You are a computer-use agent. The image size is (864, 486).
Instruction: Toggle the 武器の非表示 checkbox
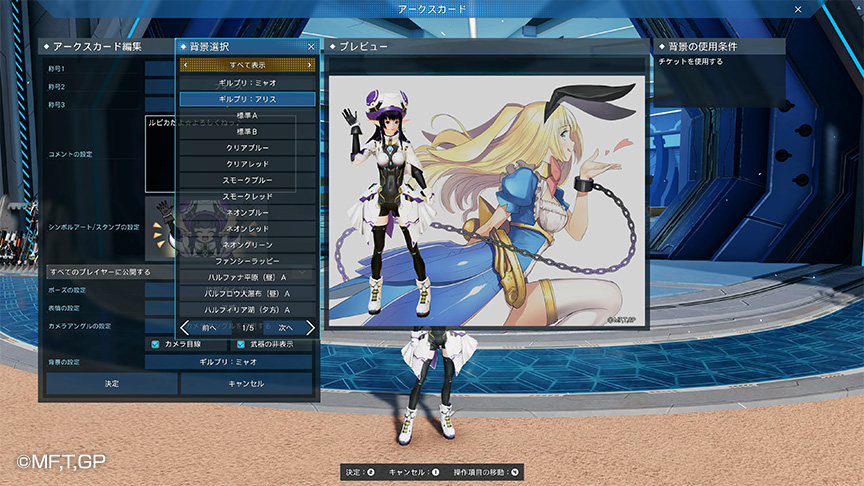tap(241, 344)
